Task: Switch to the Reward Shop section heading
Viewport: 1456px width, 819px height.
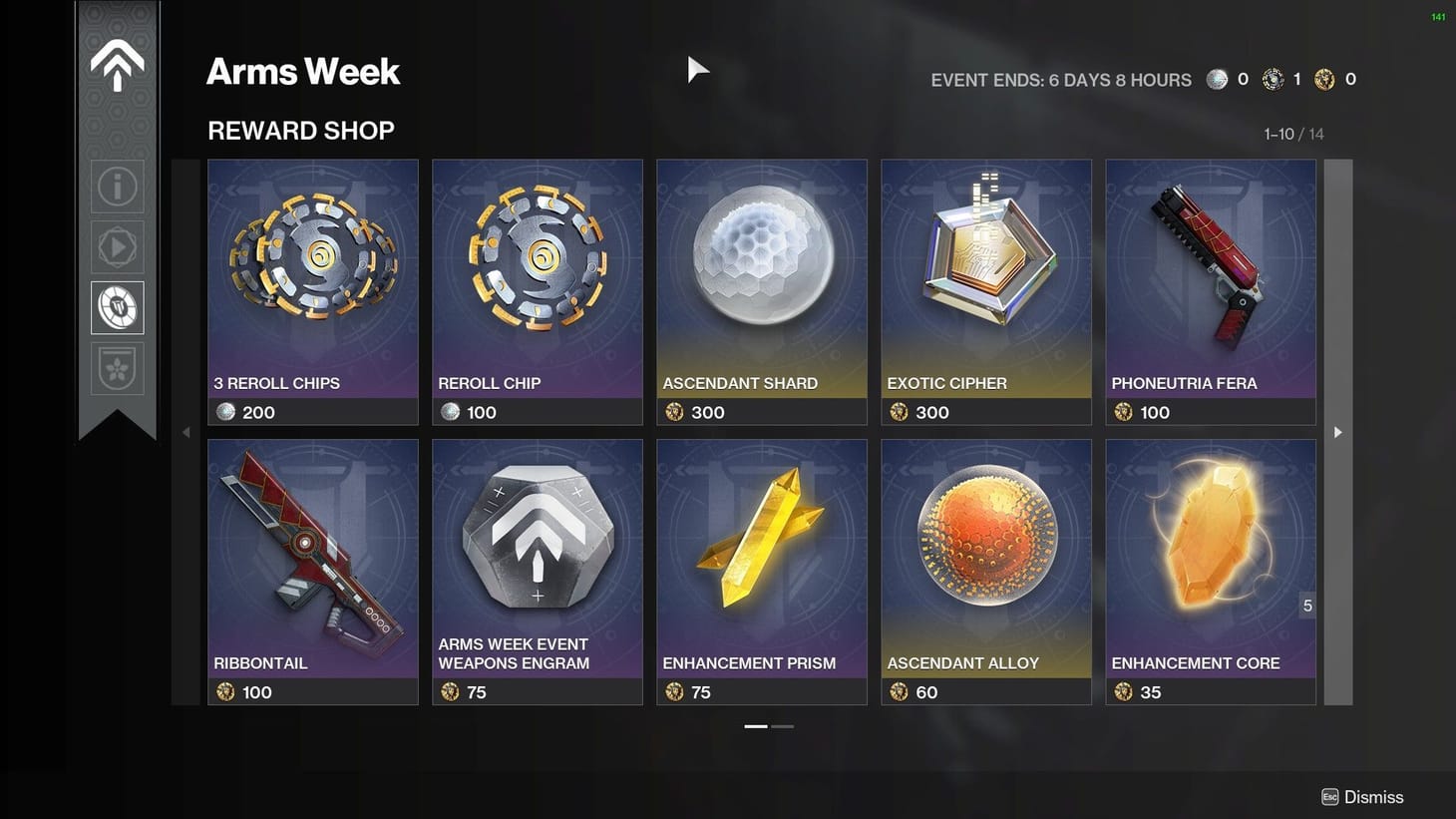Action: (x=300, y=130)
